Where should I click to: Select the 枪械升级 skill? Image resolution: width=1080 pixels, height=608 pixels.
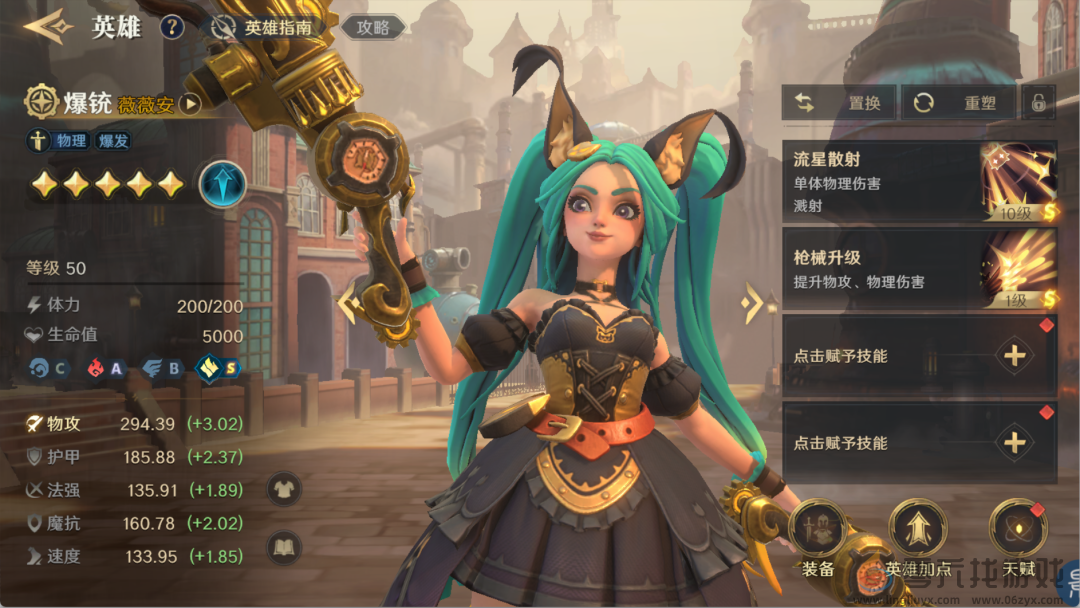(919, 269)
